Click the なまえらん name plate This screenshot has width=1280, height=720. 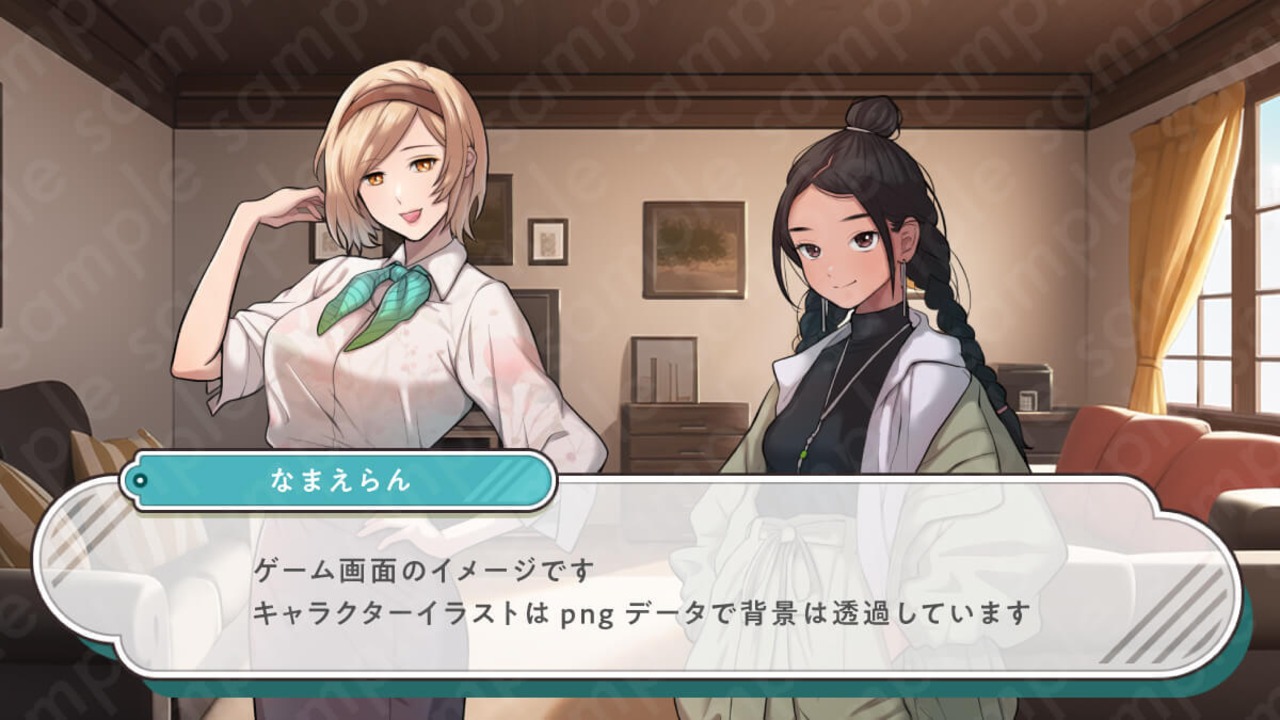click(340, 481)
